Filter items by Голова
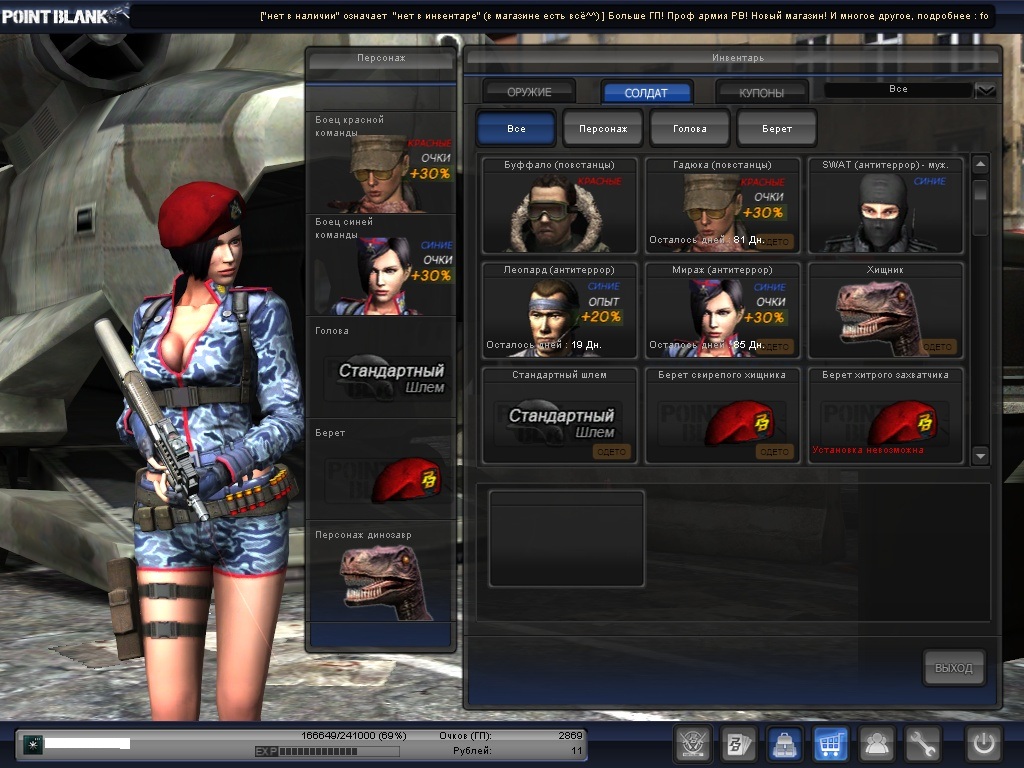1024x768 pixels. (690, 129)
